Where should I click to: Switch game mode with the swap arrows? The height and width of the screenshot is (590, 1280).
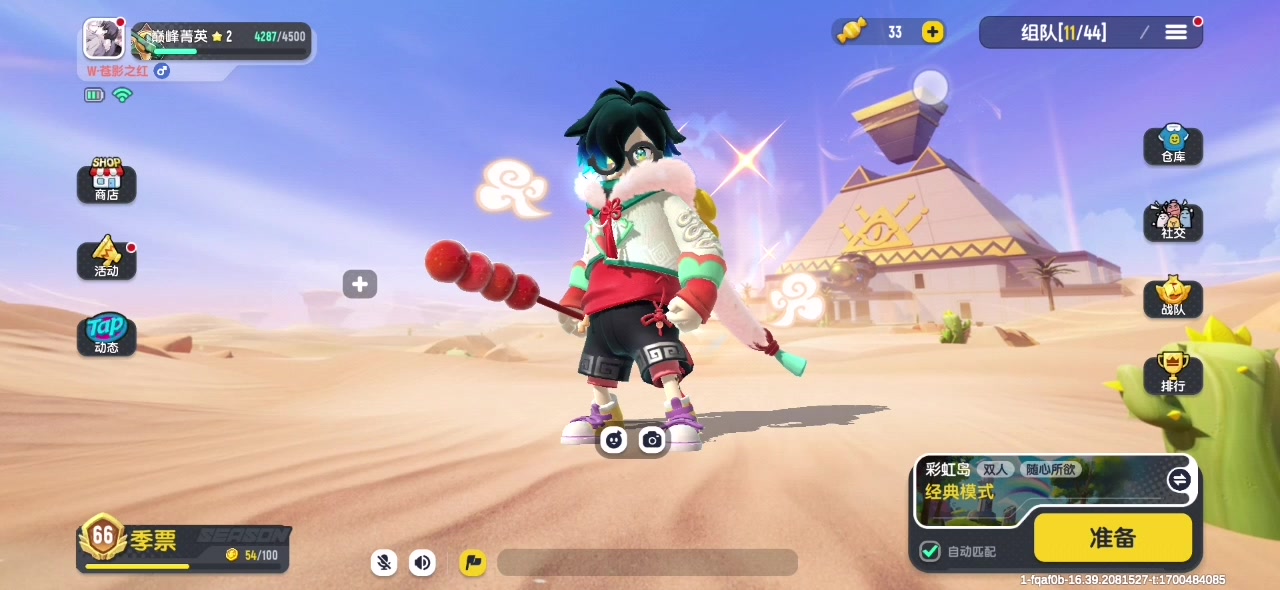coord(1179,480)
